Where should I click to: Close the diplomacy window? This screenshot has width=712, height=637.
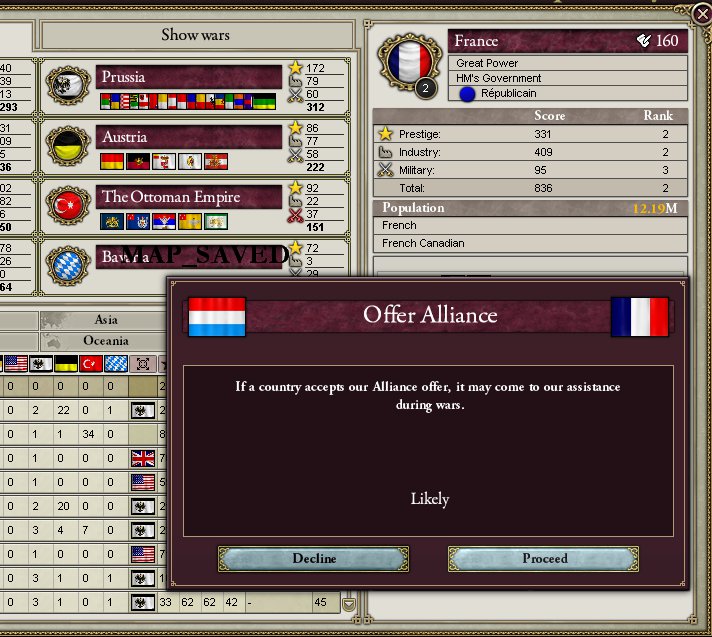pyautogui.click(x=701, y=13)
